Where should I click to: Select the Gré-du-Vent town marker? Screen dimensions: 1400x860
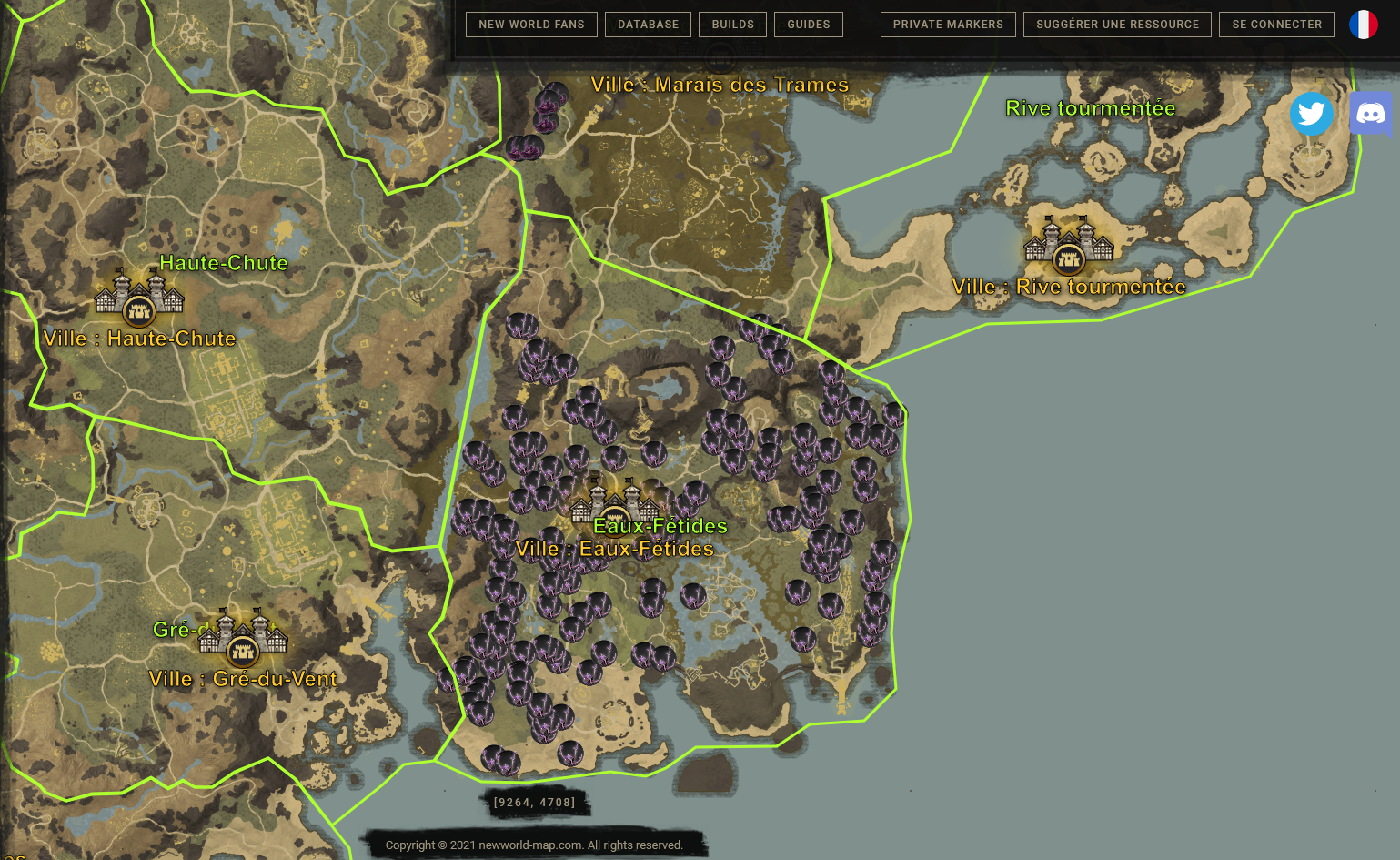point(243,639)
